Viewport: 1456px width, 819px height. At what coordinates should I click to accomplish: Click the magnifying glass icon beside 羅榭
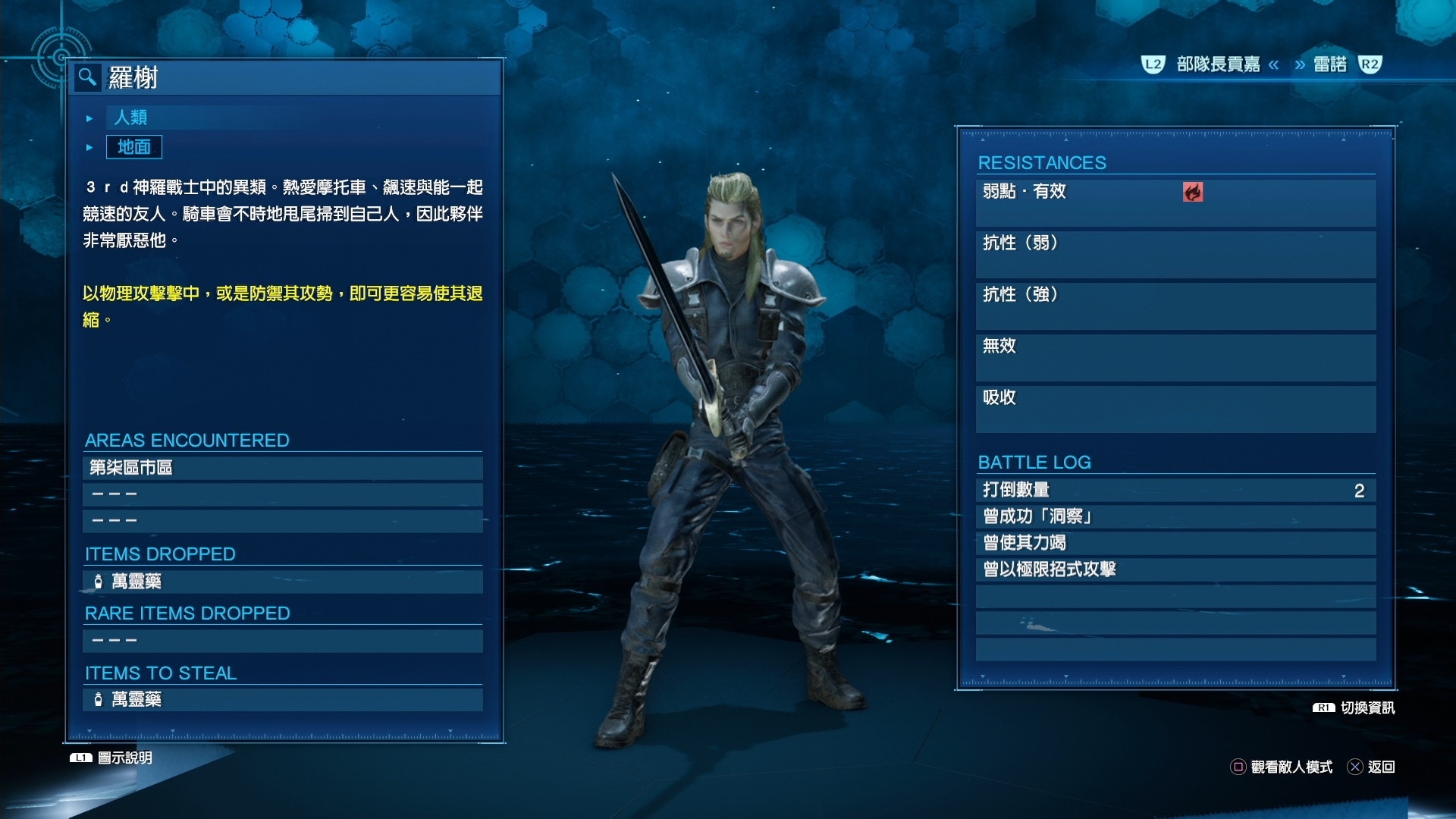tap(86, 77)
